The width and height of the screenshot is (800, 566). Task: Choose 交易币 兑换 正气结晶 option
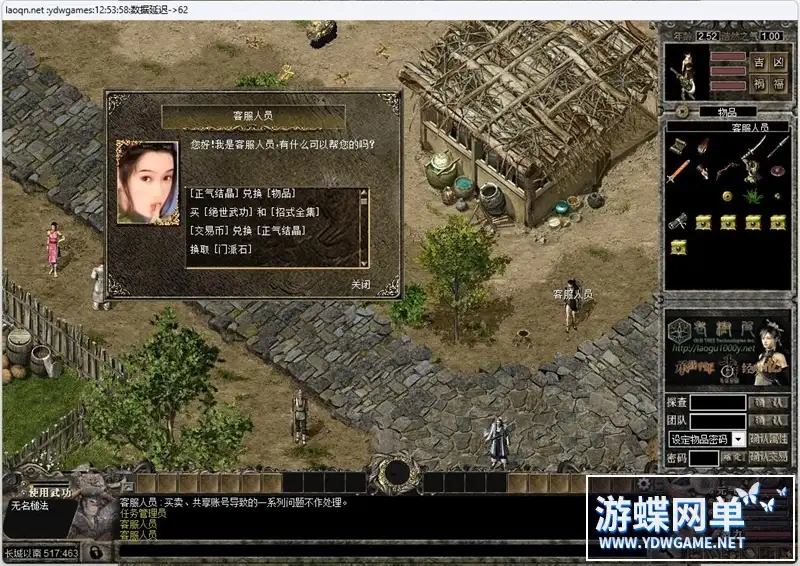click(247, 230)
